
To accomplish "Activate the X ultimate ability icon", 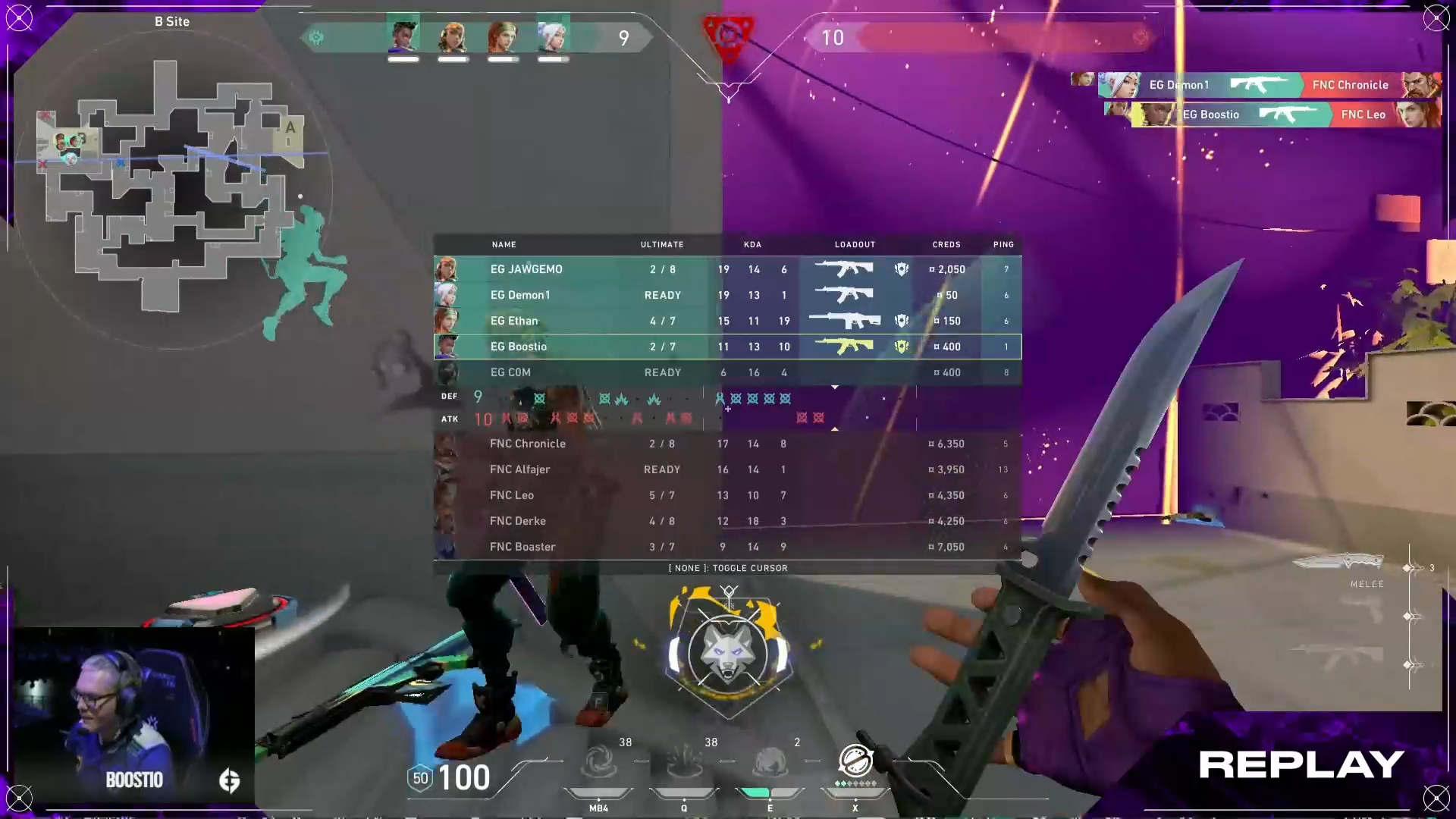I will click(x=855, y=761).
